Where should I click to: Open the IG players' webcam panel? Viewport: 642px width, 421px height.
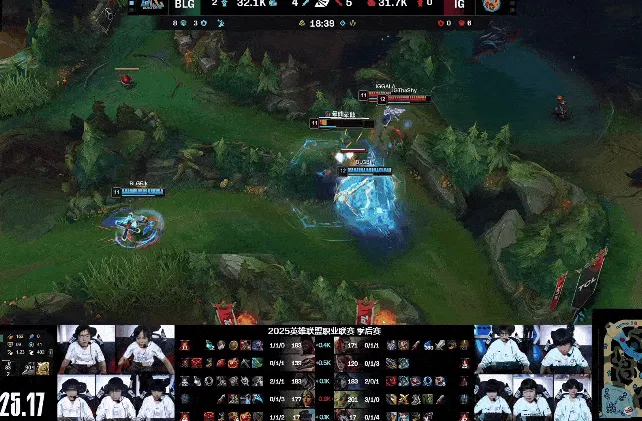point(531,373)
